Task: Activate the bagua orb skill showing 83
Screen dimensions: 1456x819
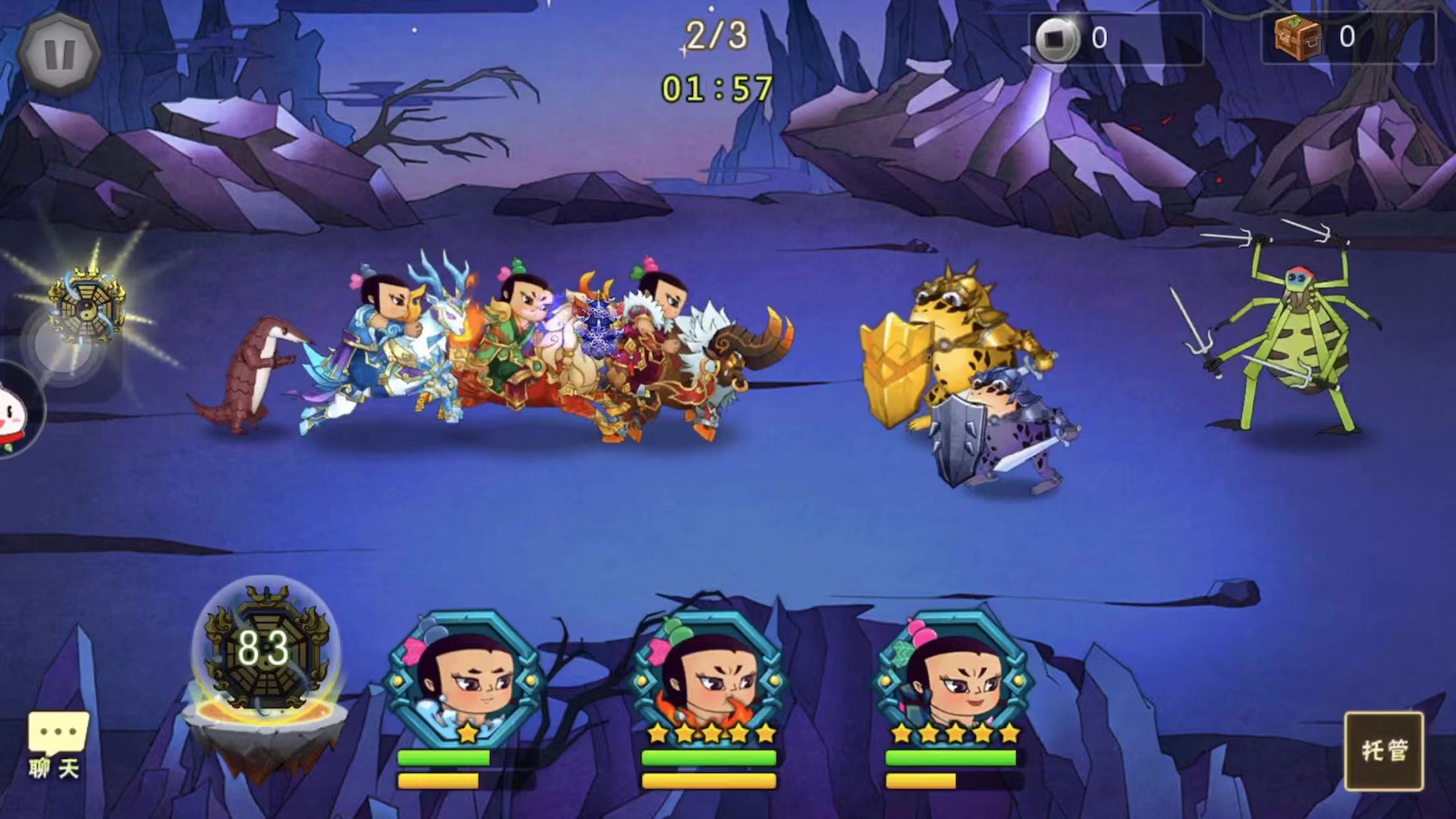Action: (264, 650)
